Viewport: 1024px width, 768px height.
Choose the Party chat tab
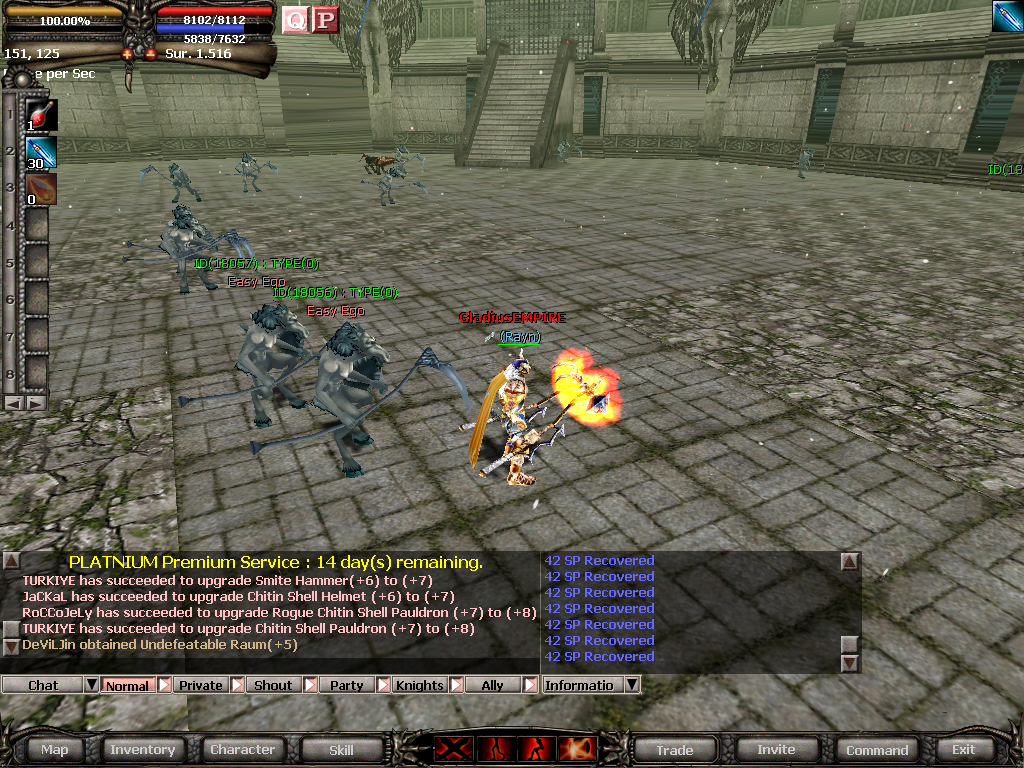[346, 685]
